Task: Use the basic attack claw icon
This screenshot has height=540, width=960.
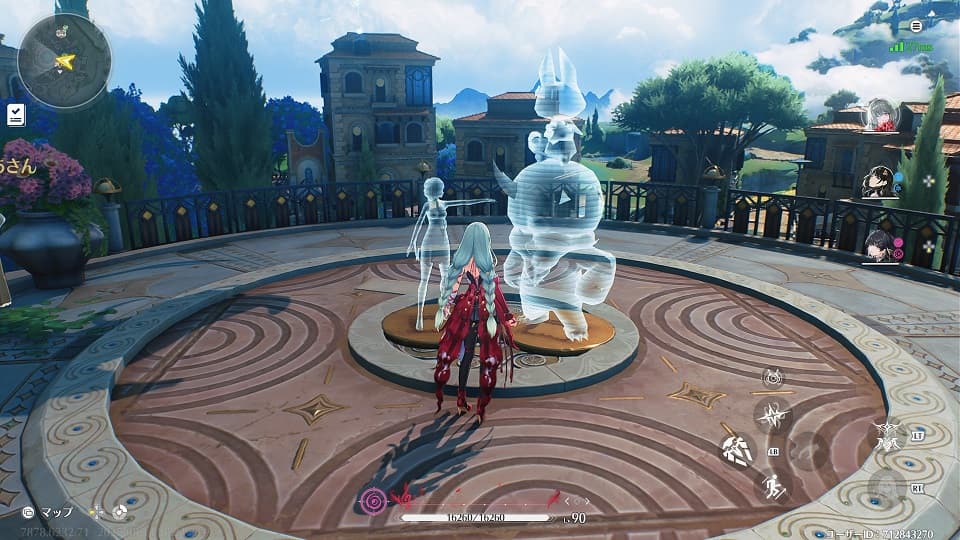Action: coord(737,450)
